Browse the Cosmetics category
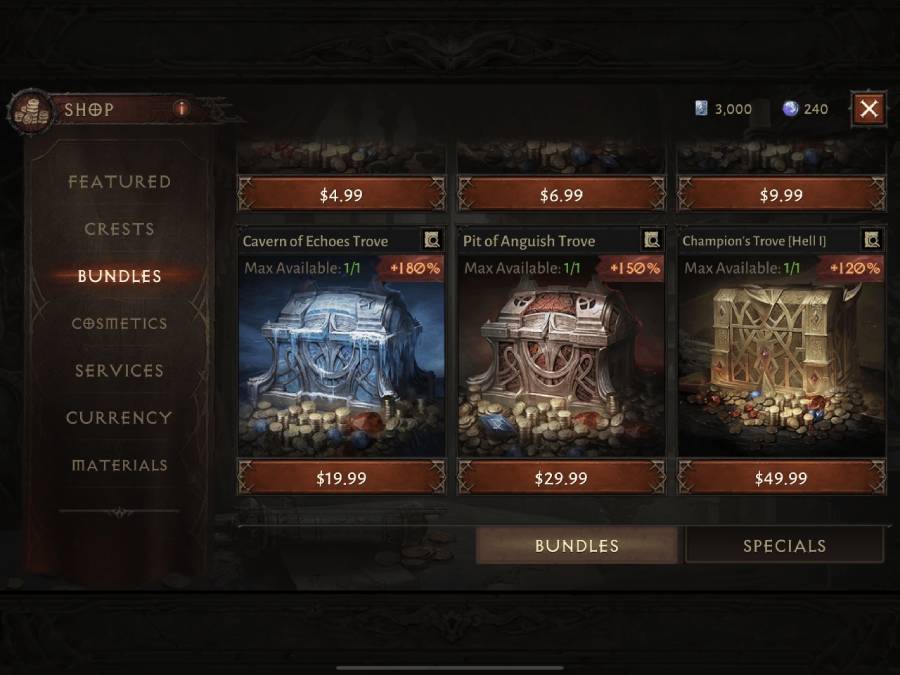Screen dimensions: 900x675 119,324
